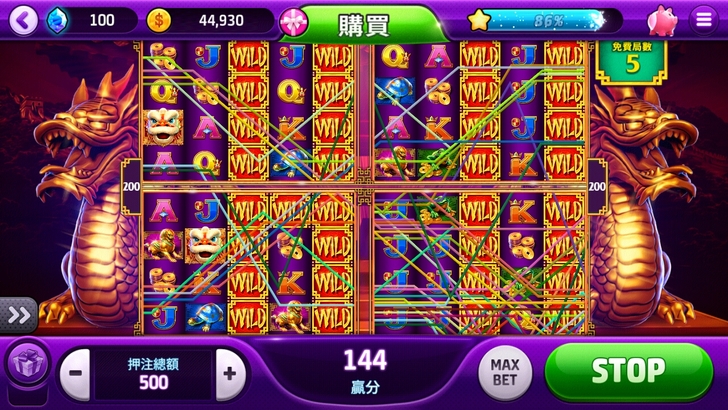Open the pink piggy bank
Image resolution: width=728 pixels, height=410 pixels.
click(x=662, y=20)
